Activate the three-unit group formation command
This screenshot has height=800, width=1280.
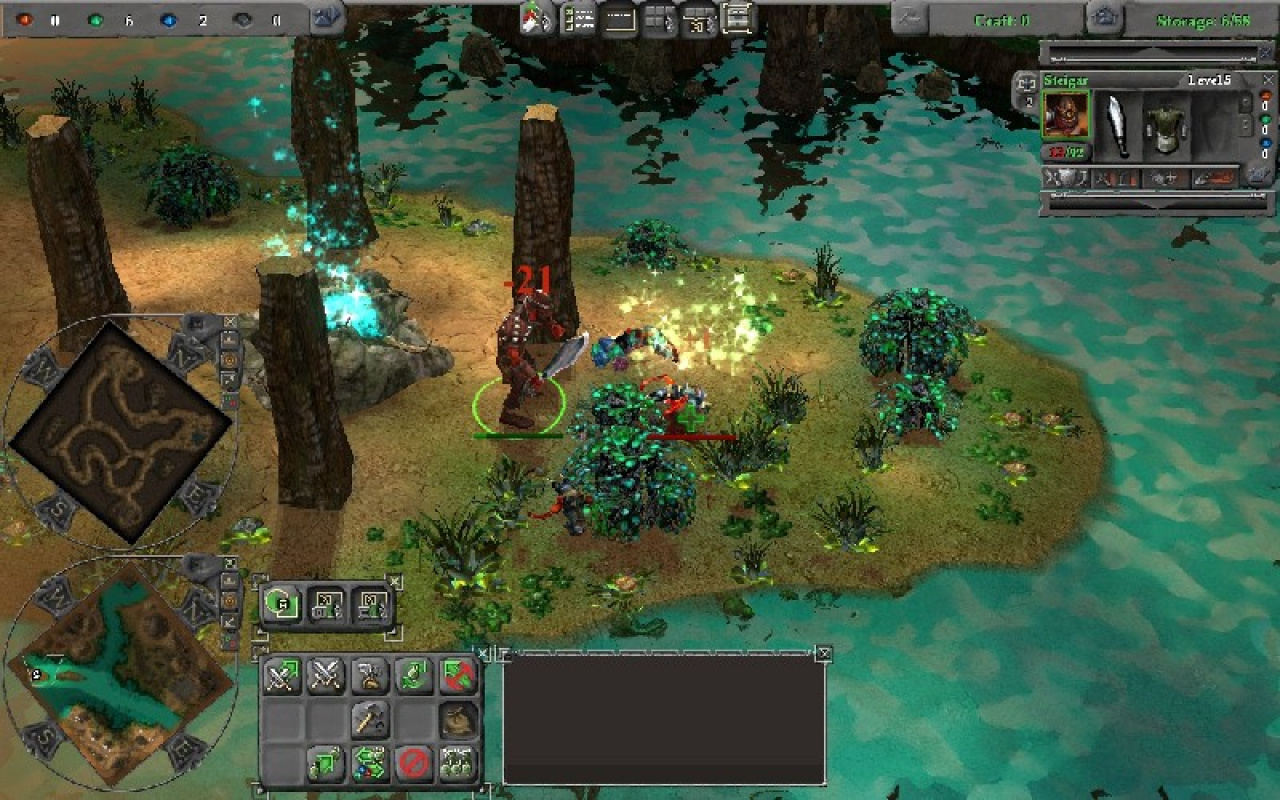[x=458, y=764]
